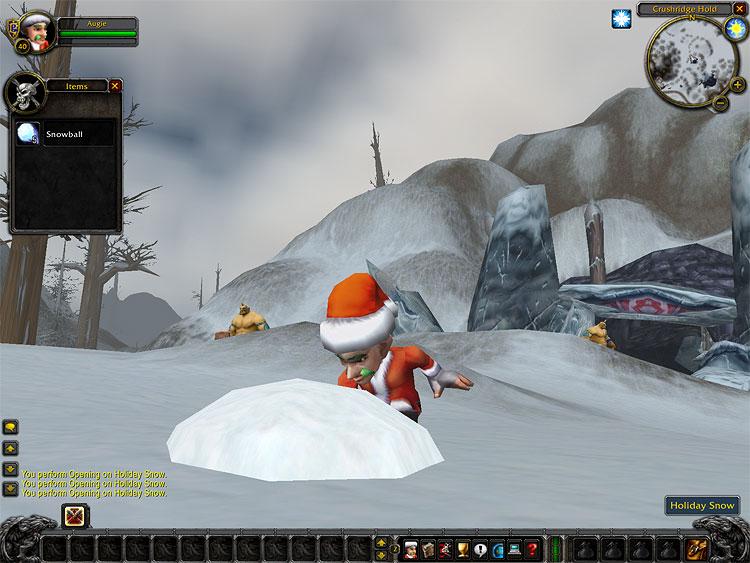This screenshot has width=750, height=563.
Task: Open the quest log chalice button
Action: (463, 548)
